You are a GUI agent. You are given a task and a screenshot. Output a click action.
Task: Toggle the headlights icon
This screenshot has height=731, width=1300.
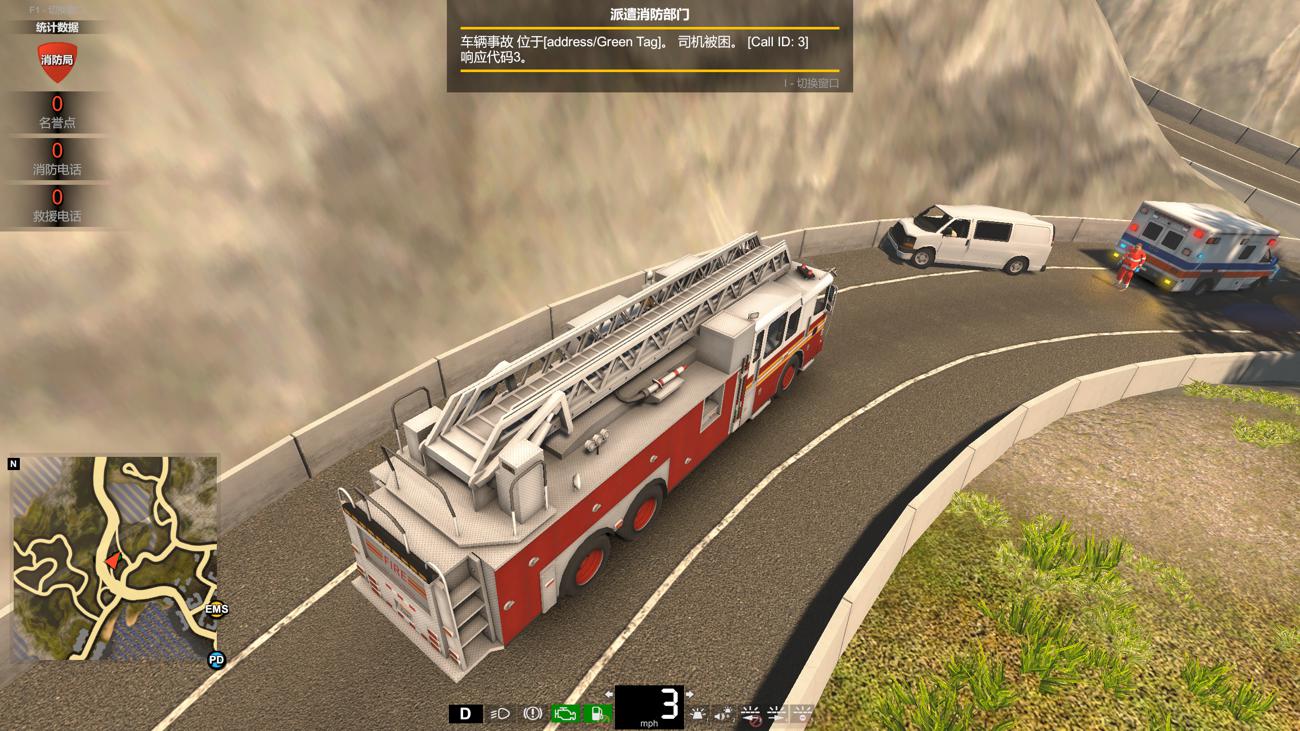click(x=499, y=714)
